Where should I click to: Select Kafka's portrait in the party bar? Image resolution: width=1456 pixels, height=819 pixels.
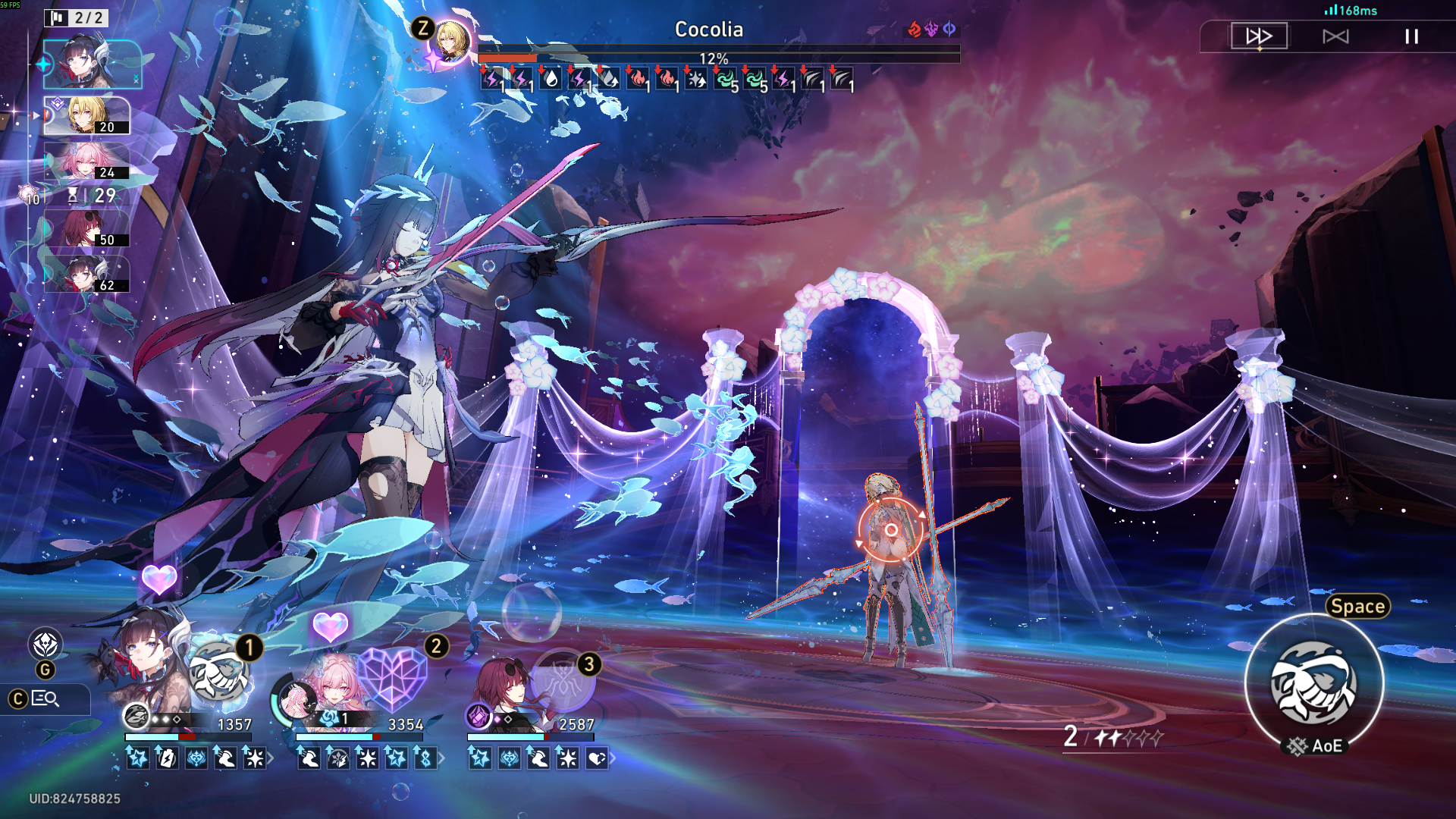click(x=504, y=686)
